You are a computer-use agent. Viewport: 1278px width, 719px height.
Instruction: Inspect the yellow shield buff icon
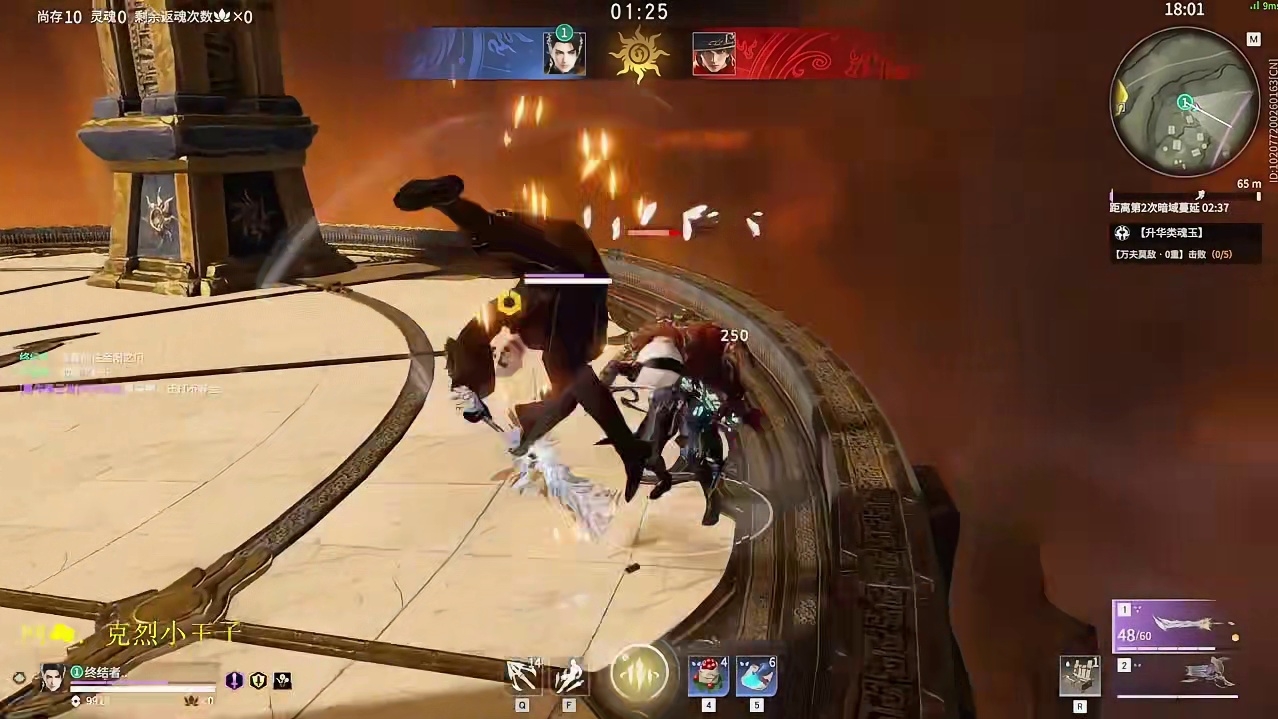click(x=259, y=681)
